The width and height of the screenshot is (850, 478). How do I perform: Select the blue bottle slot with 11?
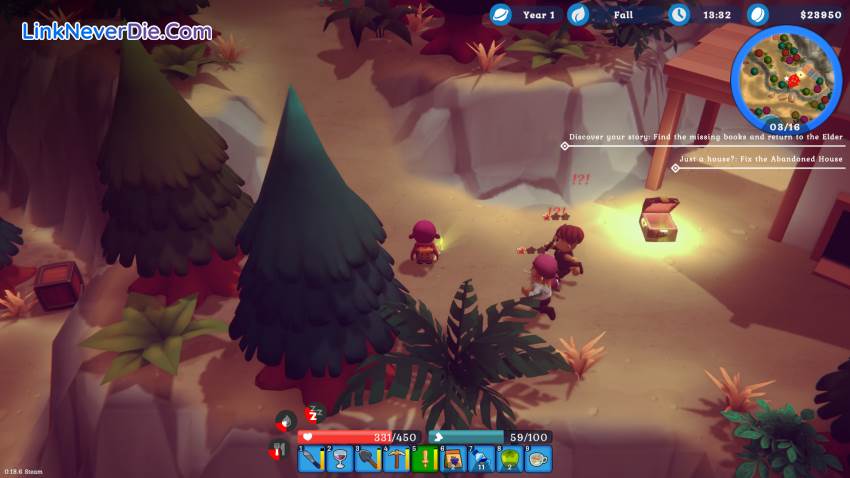point(481,459)
